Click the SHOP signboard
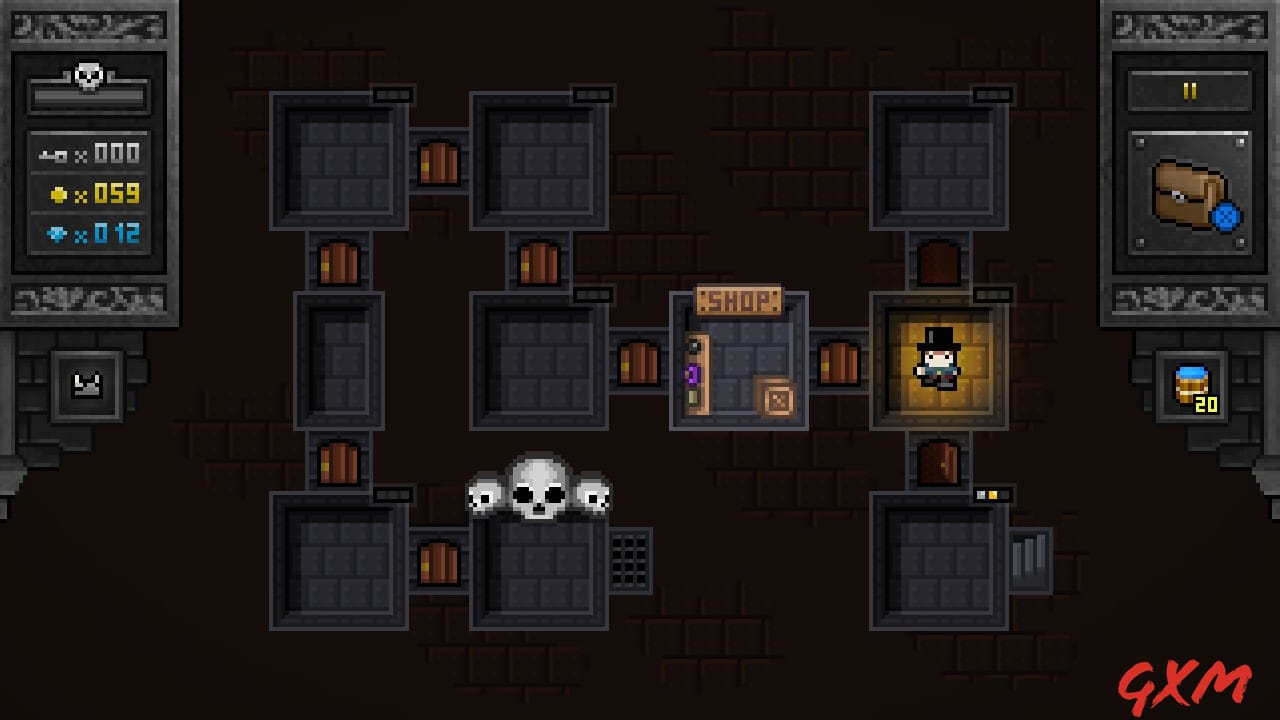Image resolution: width=1280 pixels, height=720 pixels. point(740,301)
